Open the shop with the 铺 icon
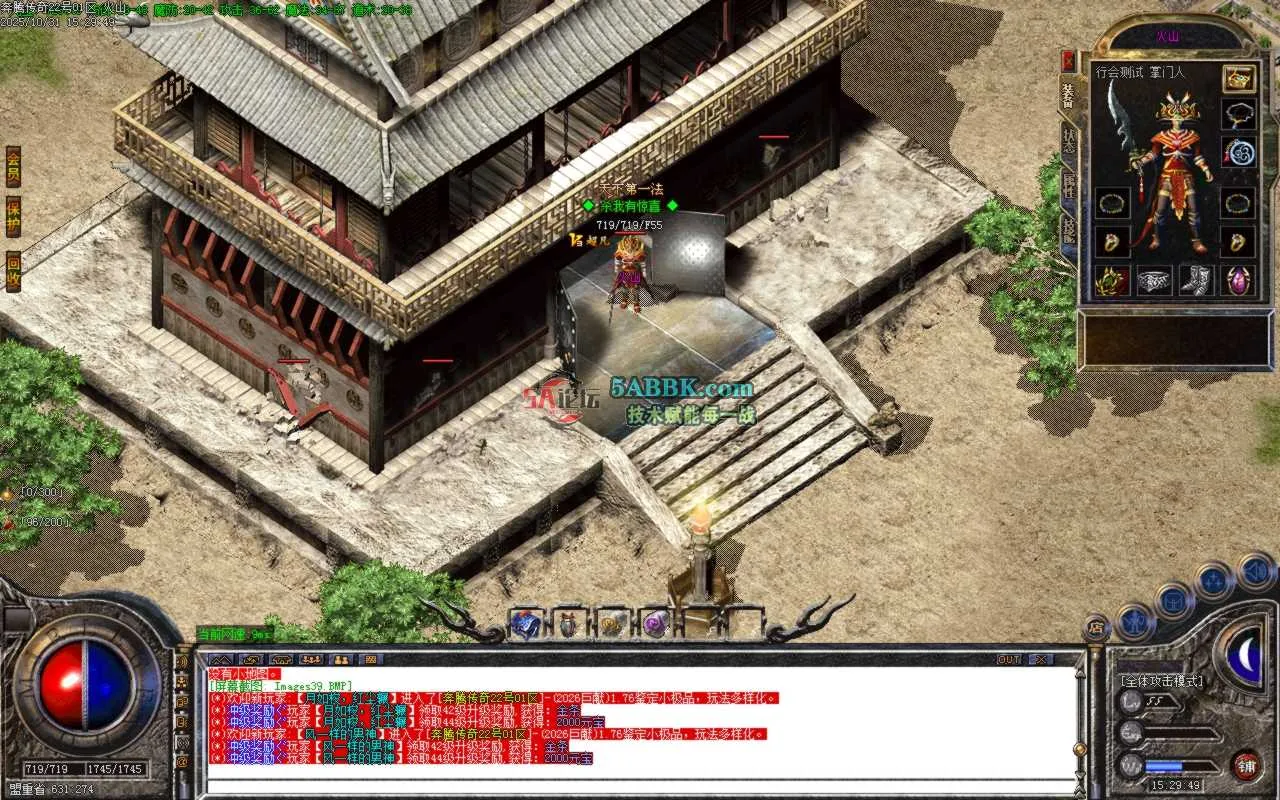1280x800 pixels. pos(1248,766)
